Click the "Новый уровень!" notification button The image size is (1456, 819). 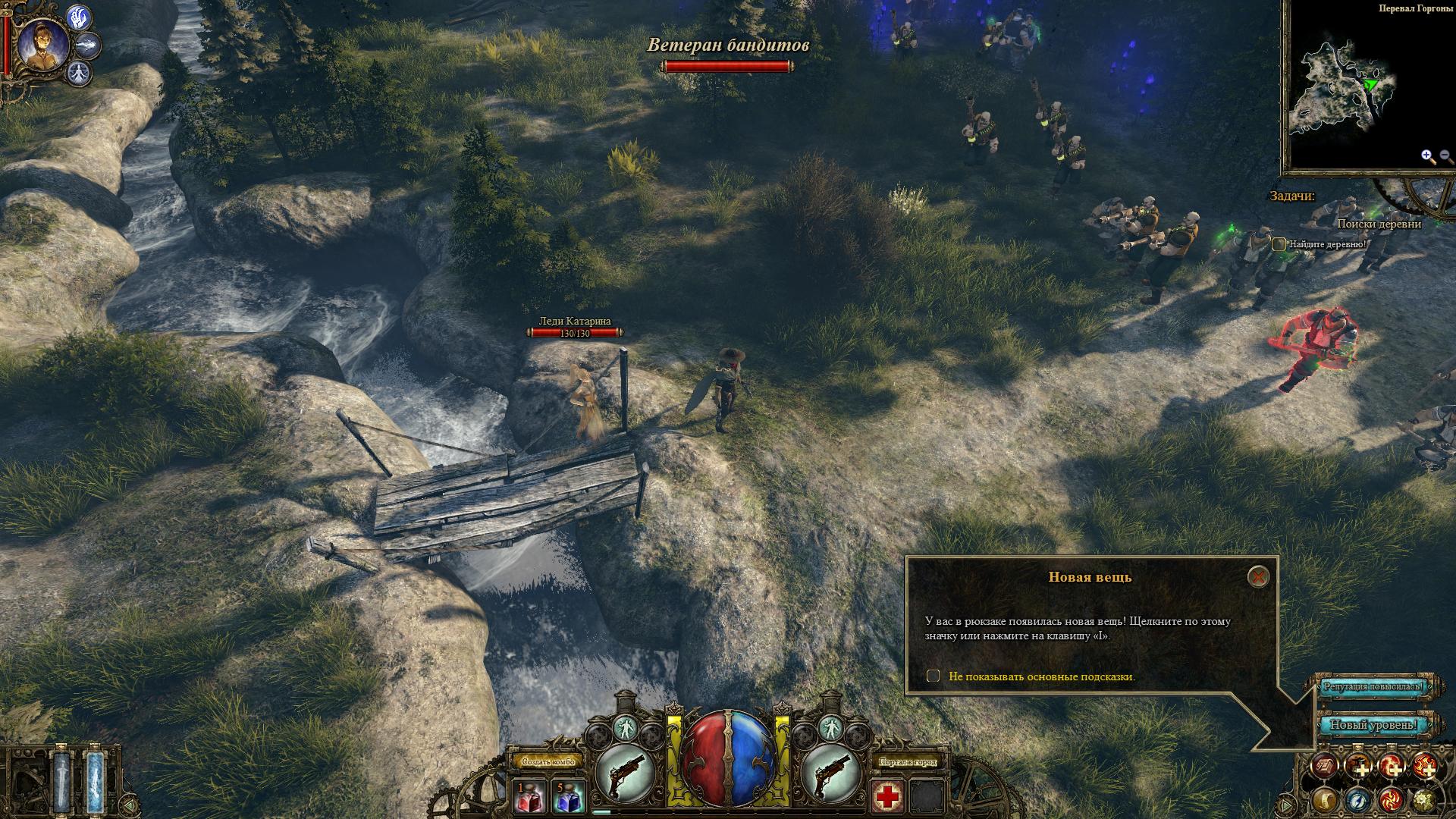click(x=1373, y=725)
